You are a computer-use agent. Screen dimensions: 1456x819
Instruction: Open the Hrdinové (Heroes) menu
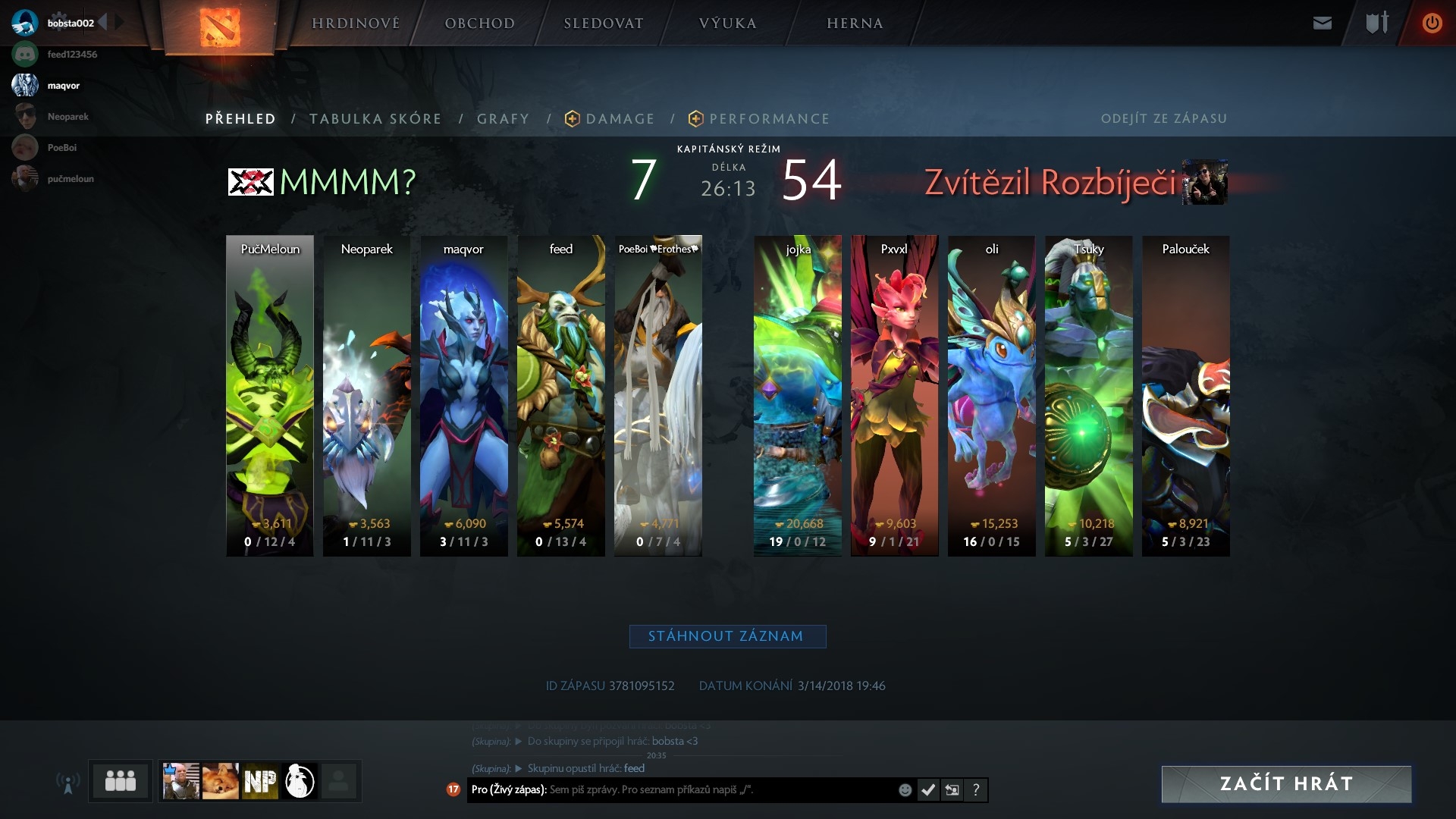click(356, 24)
